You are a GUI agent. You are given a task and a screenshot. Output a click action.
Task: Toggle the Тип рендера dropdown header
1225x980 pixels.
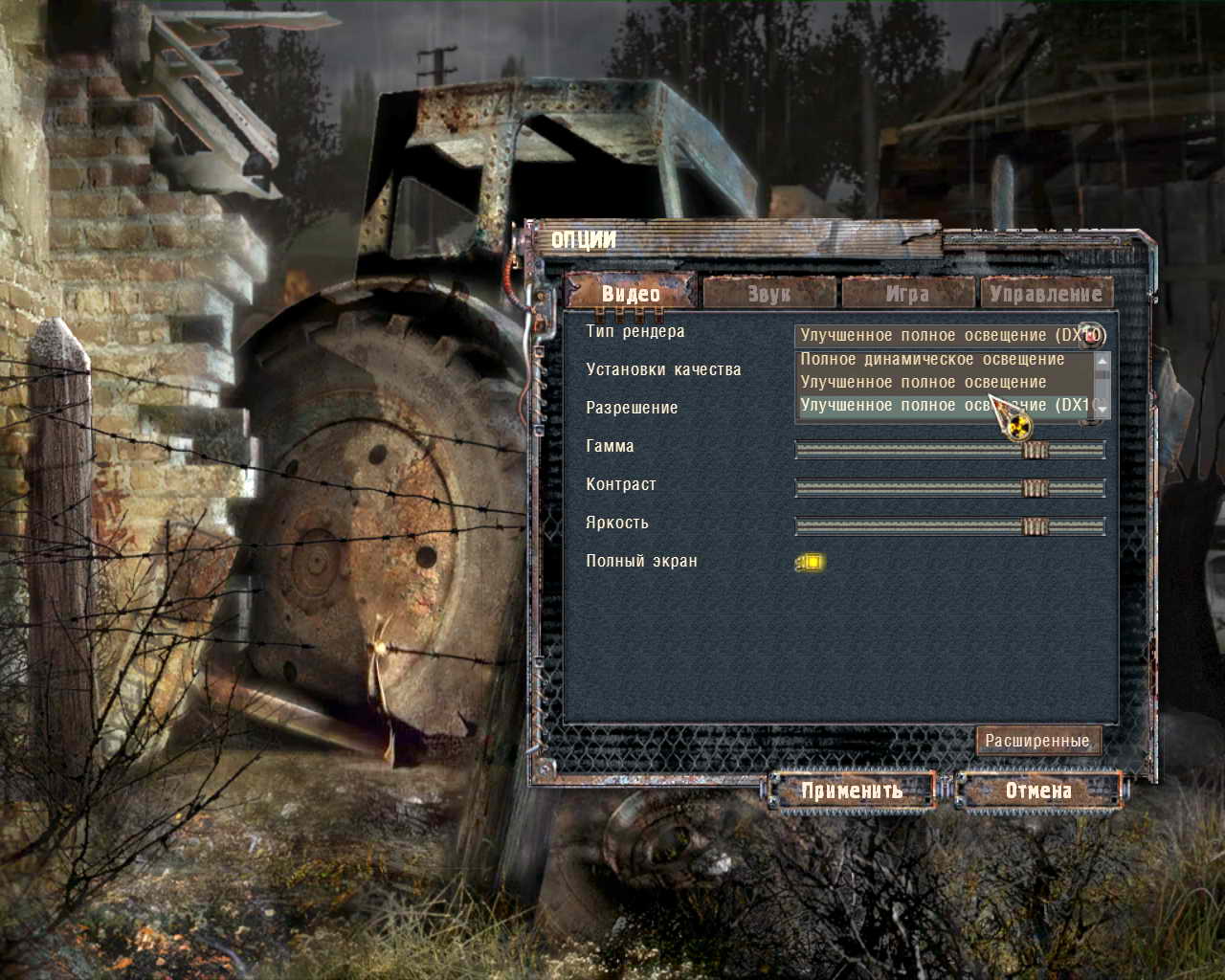pyautogui.click(x=949, y=335)
